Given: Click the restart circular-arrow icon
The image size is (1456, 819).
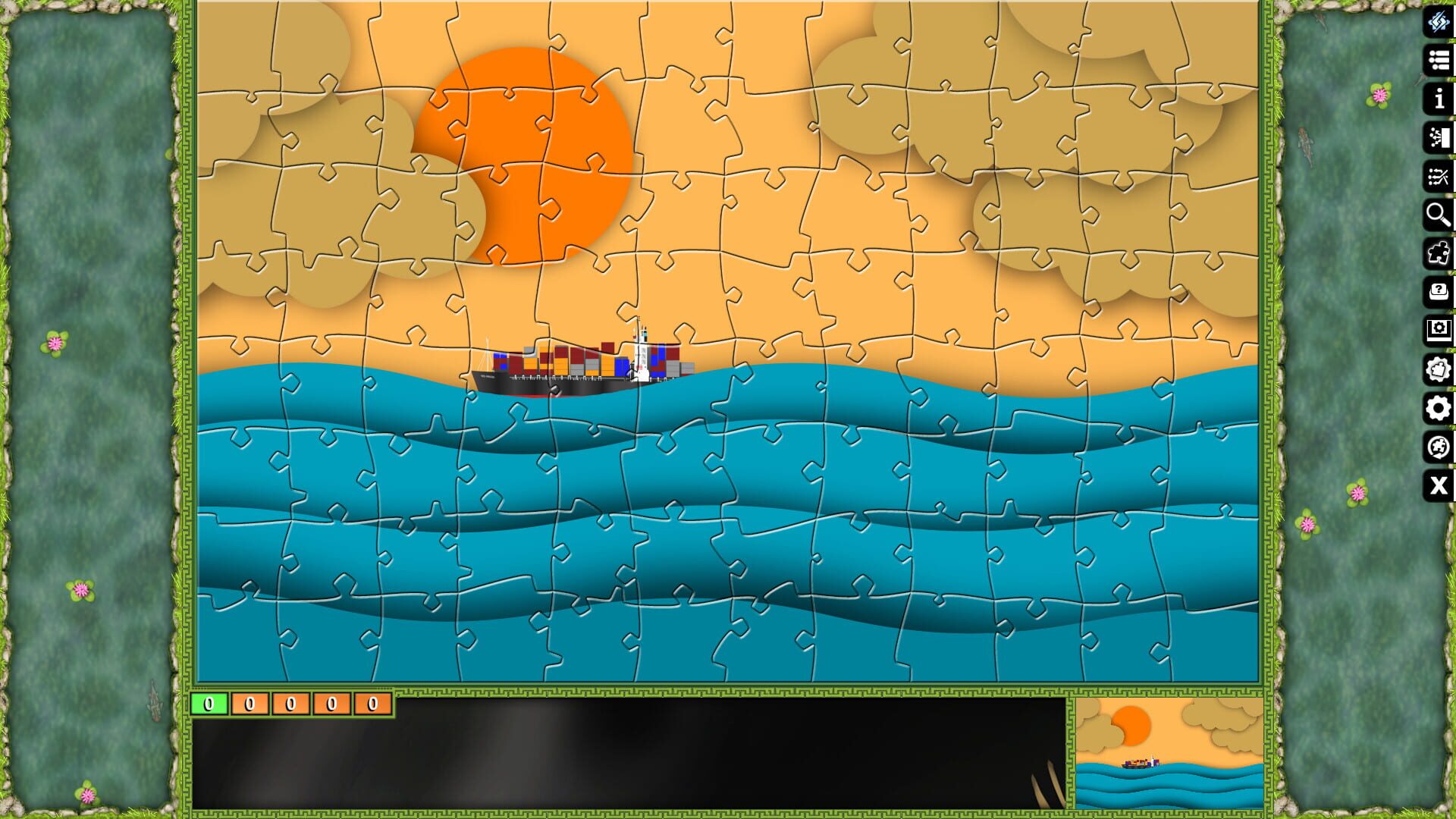Looking at the screenshot, I should (x=1438, y=447).
